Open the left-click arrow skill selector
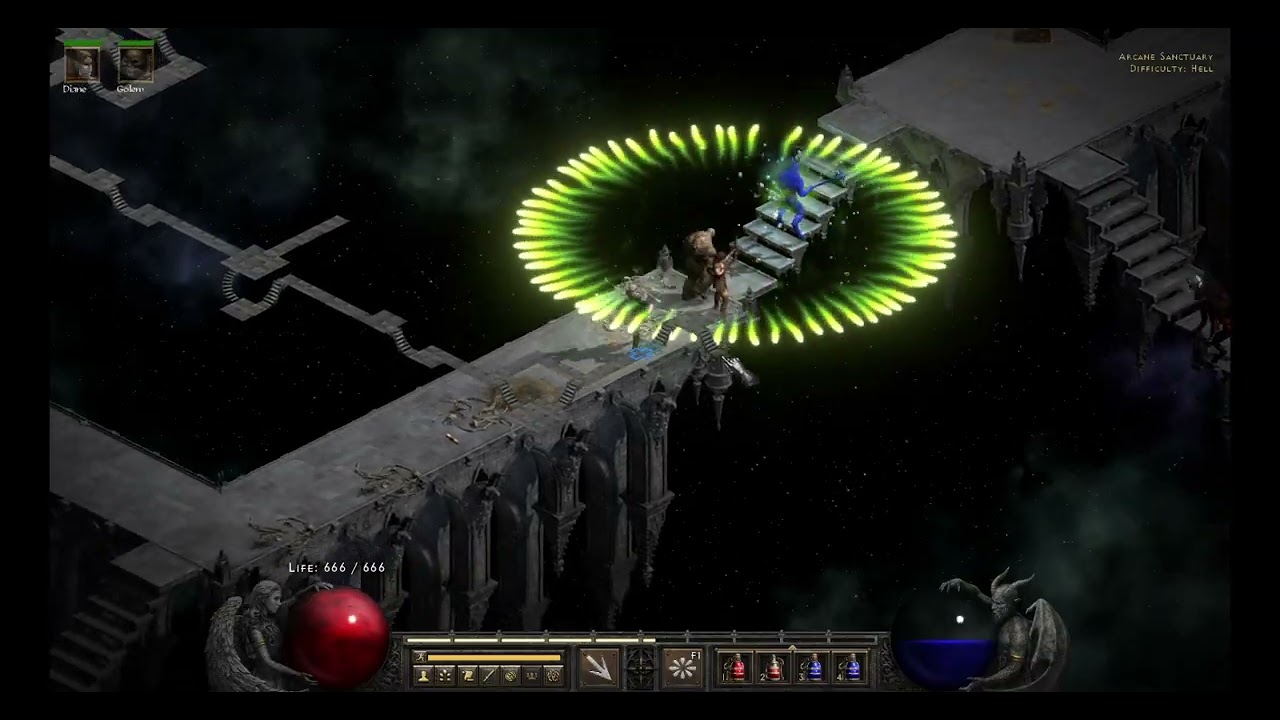 coord(599,667)
